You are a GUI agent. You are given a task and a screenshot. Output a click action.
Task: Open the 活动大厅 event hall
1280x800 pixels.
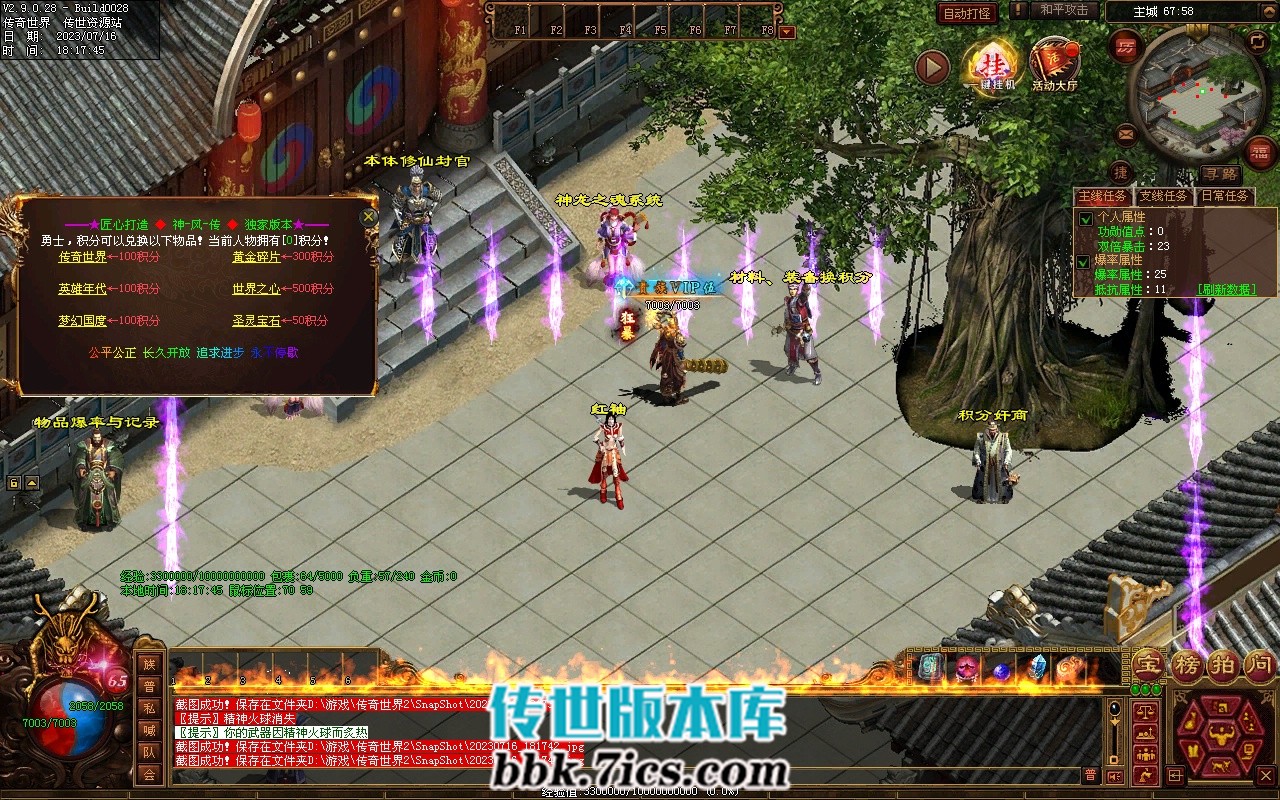(x=1055, y=67)
